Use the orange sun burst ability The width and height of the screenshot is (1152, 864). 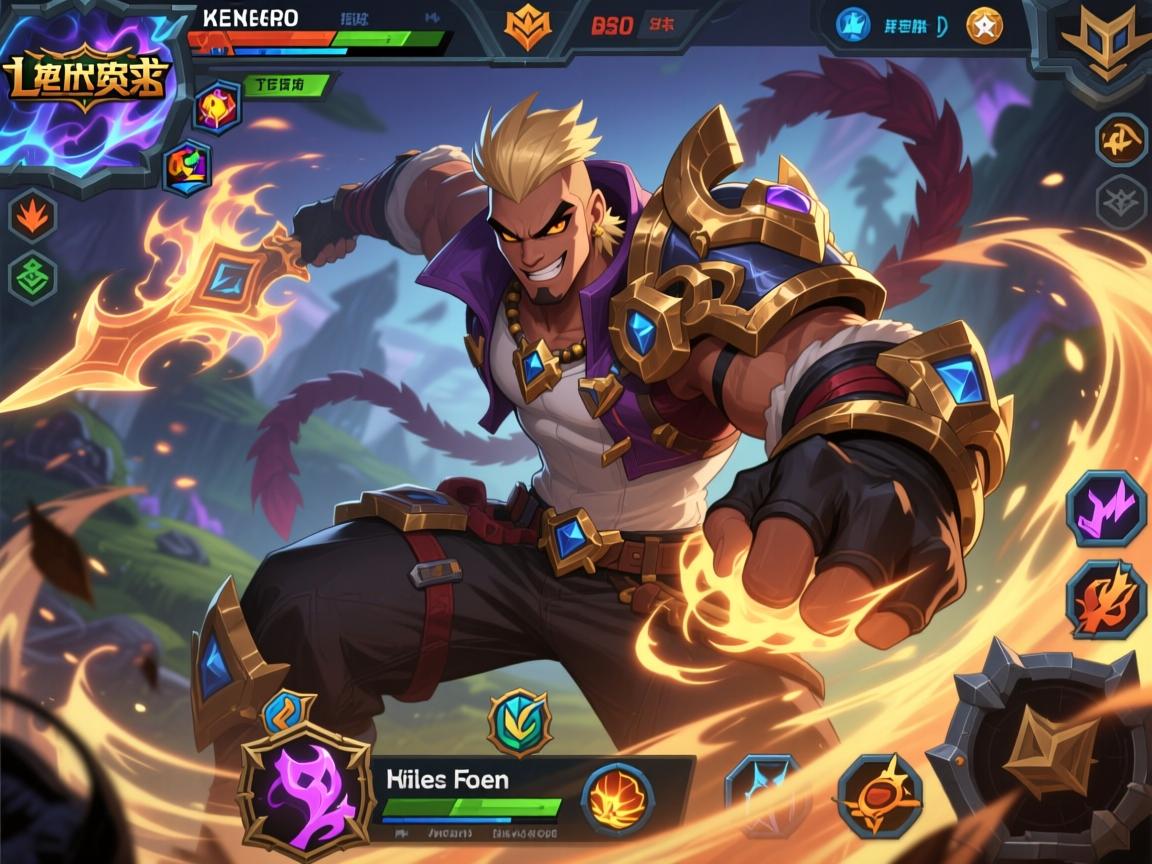coord(879,795)
